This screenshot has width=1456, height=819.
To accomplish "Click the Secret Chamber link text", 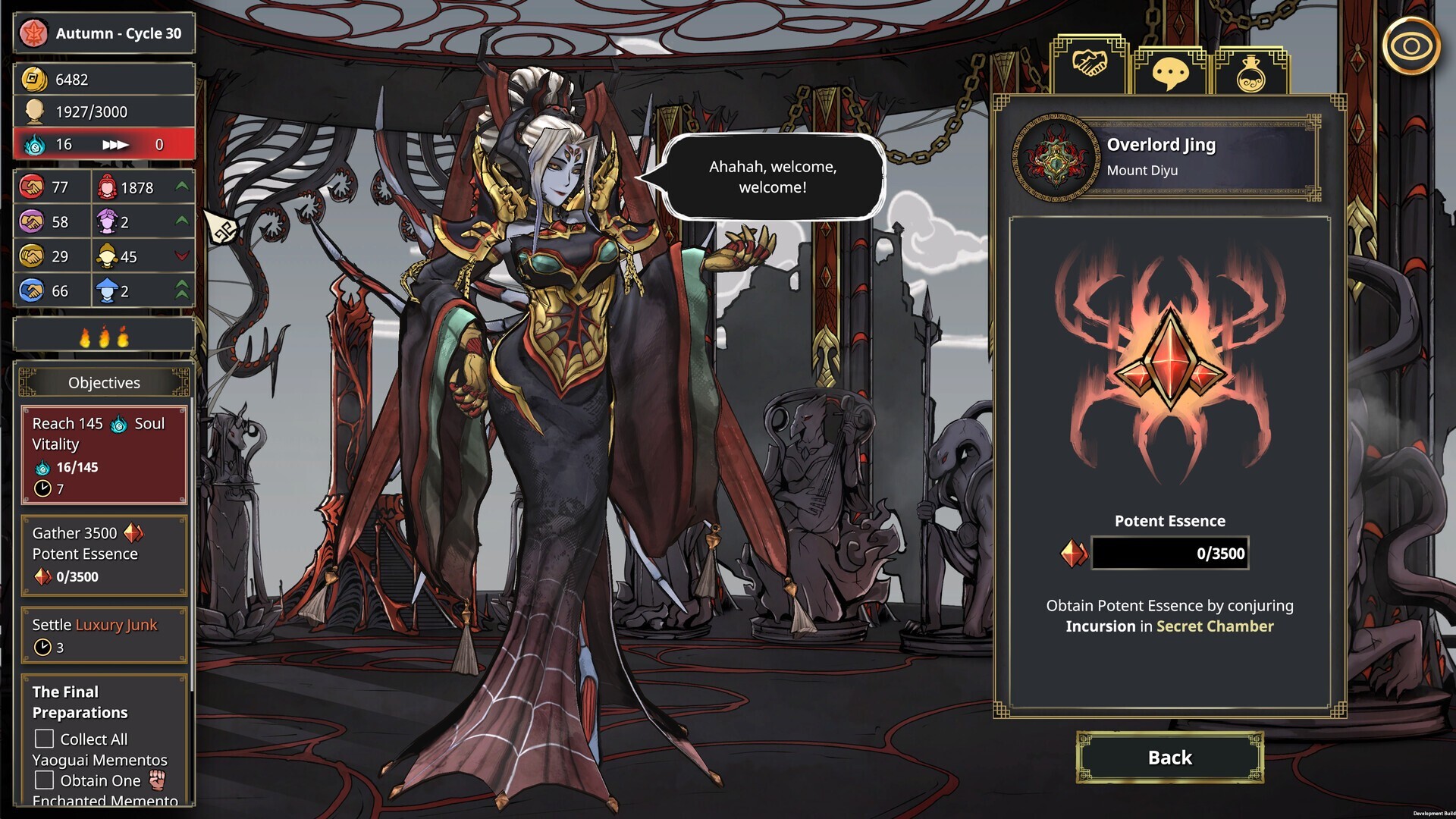I will pyautogui.click(x=1214, y=626).
